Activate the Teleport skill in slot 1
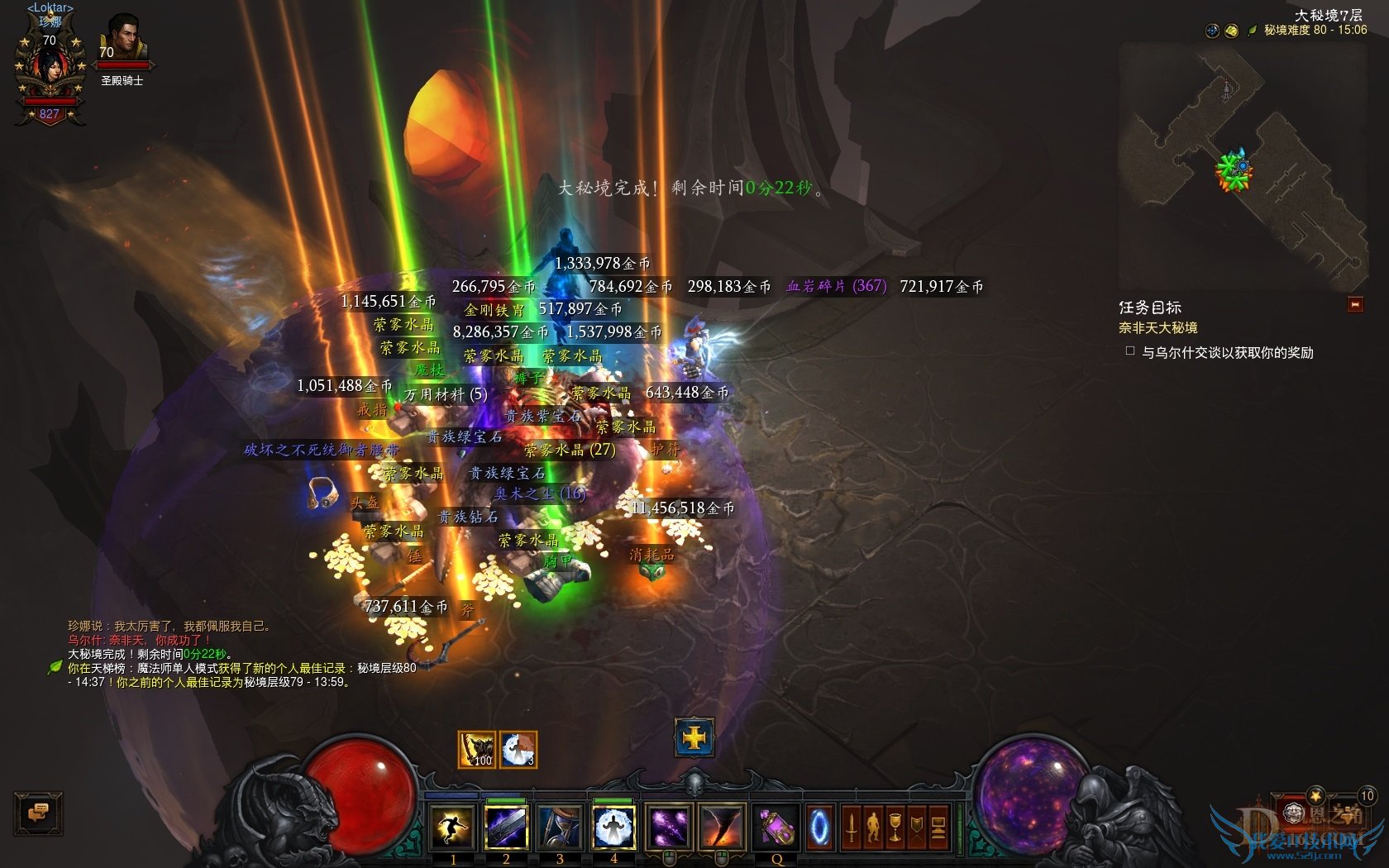The image size is (1389, 868). click(x=452, y=827)
